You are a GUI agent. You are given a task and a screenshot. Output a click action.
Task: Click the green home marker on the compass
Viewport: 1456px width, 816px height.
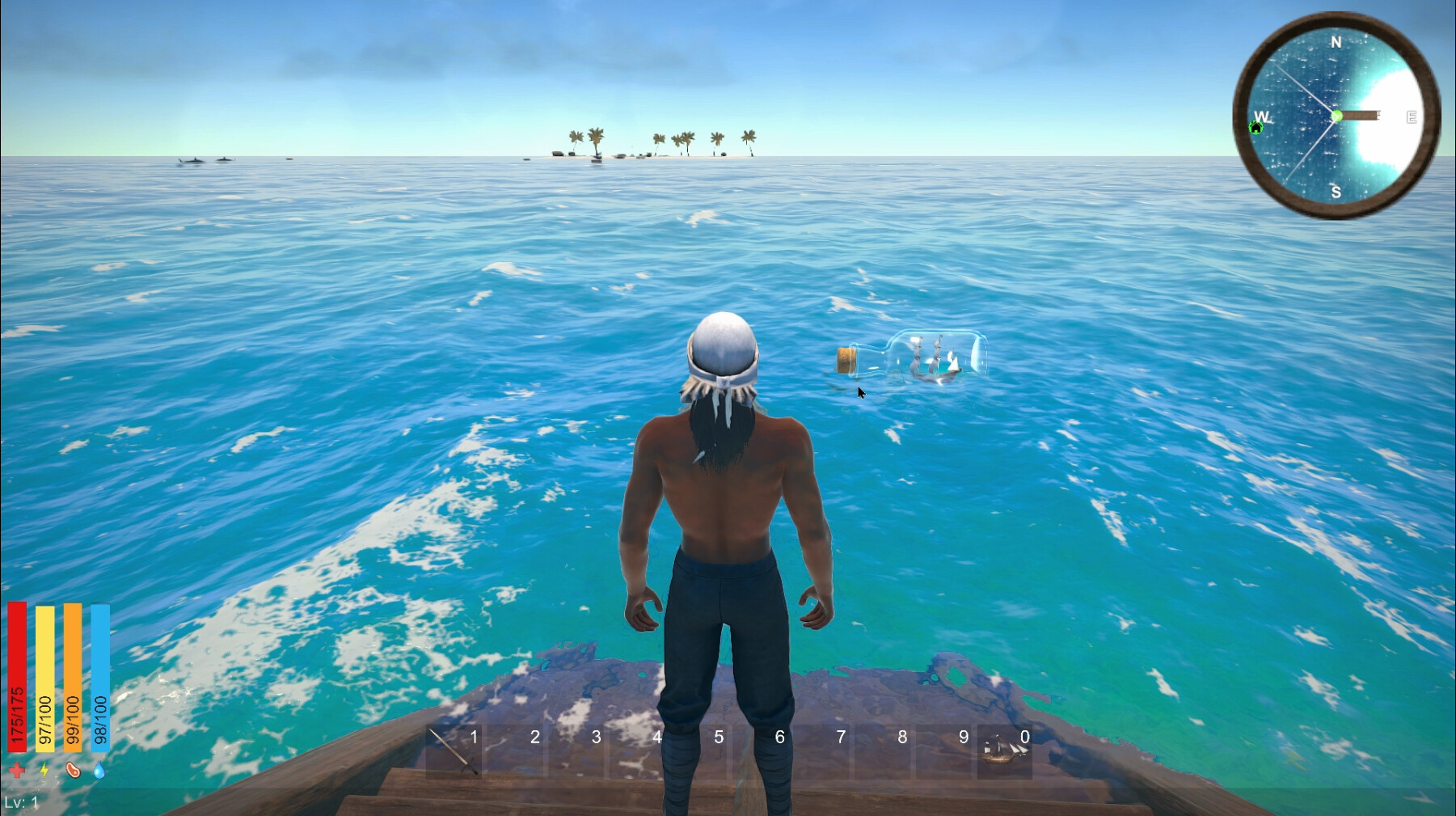1256,128
